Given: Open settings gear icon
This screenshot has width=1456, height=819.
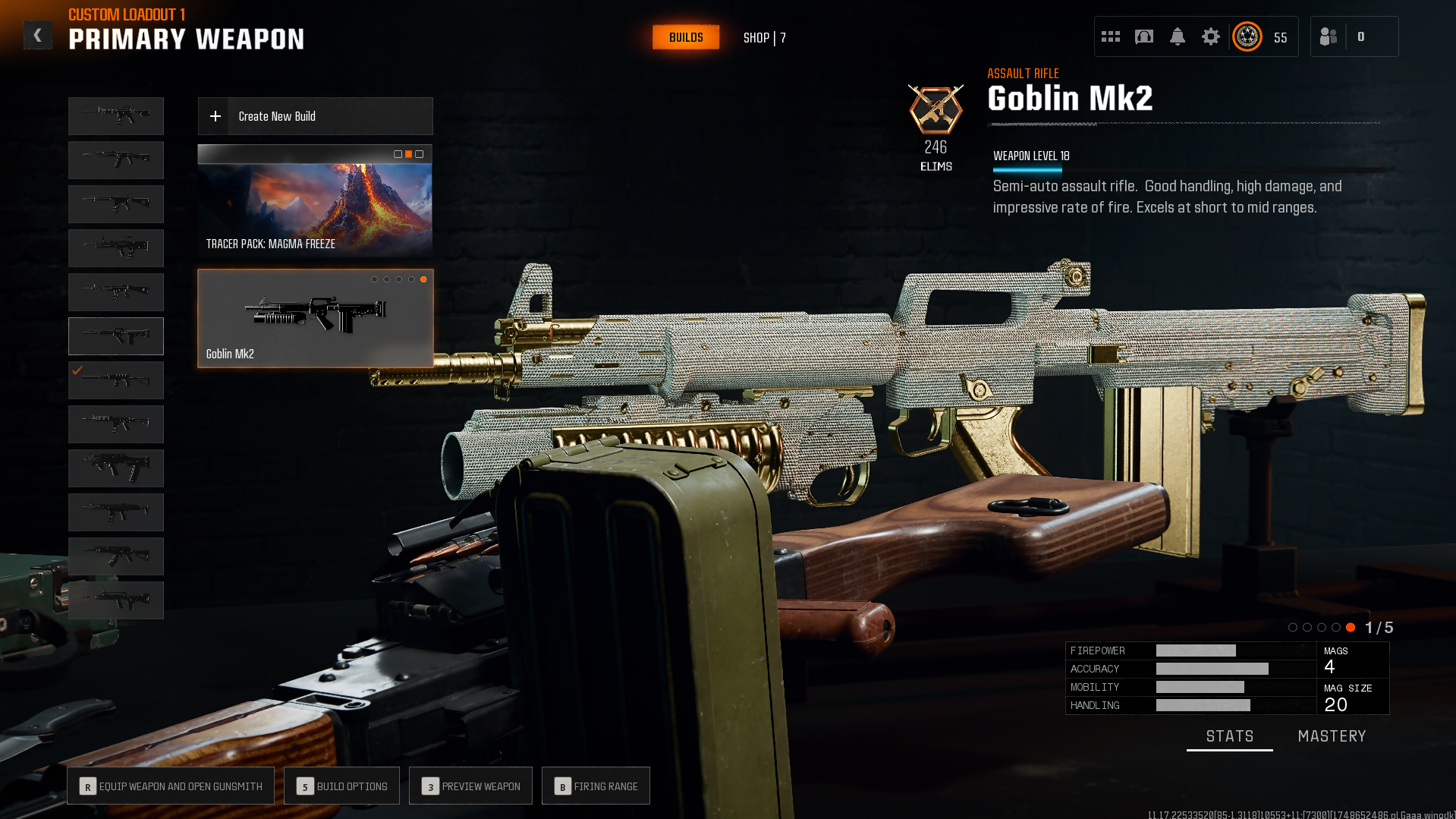Looking at the screenshot, I should tap(1210, 36).
